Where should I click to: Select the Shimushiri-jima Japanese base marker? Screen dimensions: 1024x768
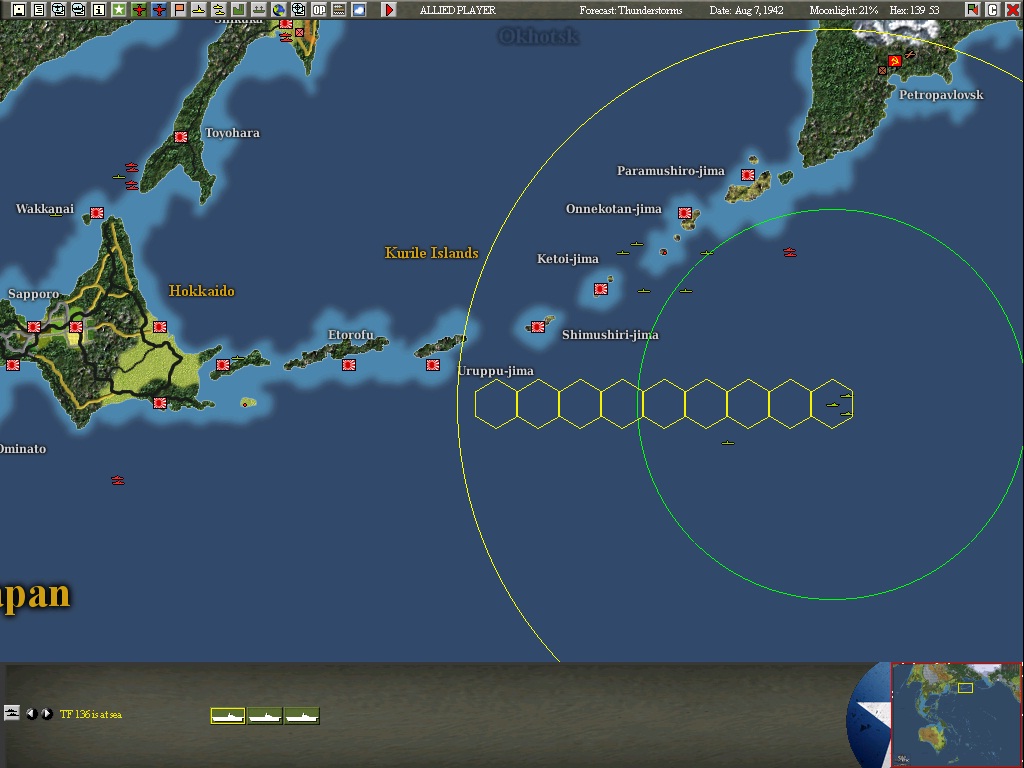[x=538, y=327]
